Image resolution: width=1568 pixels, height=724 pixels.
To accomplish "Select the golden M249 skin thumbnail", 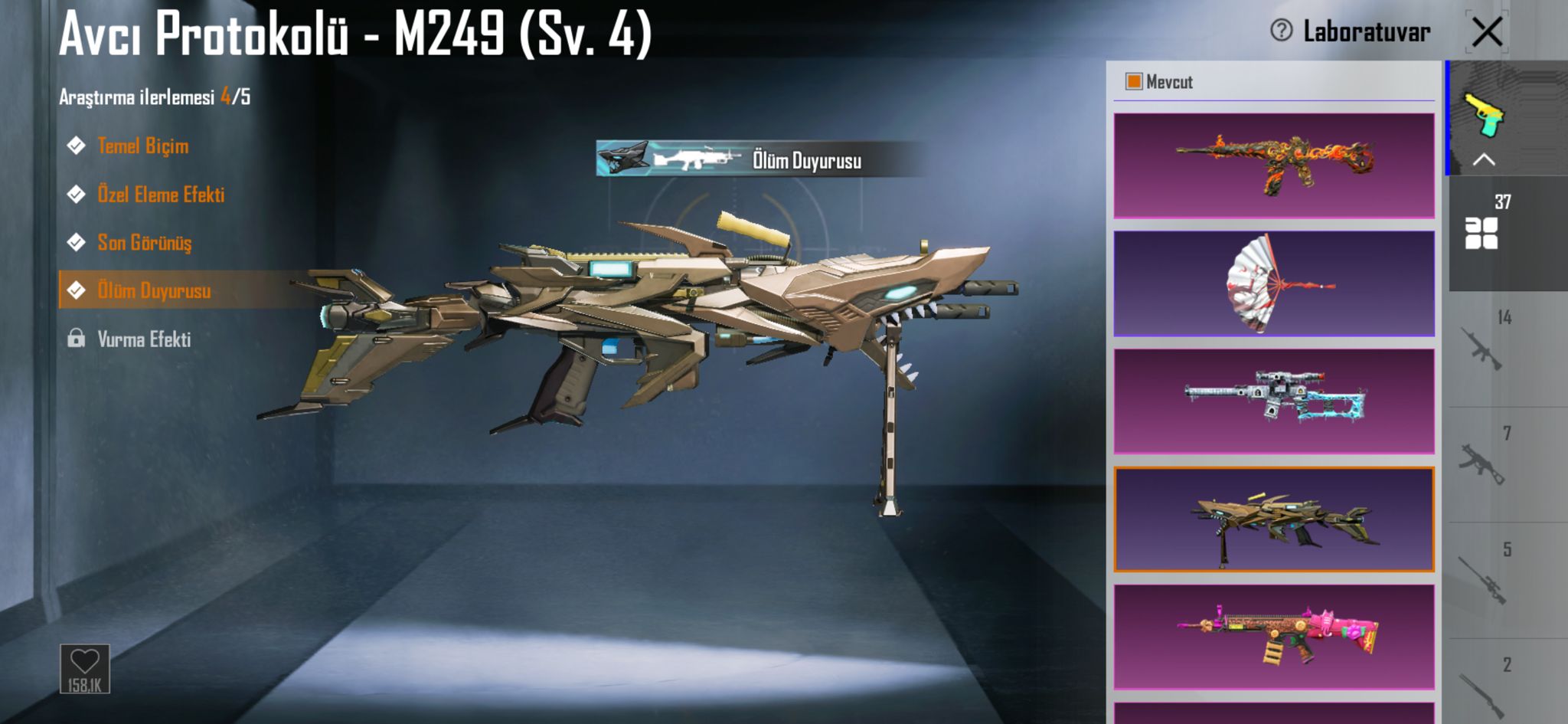I will [1273, 519].
